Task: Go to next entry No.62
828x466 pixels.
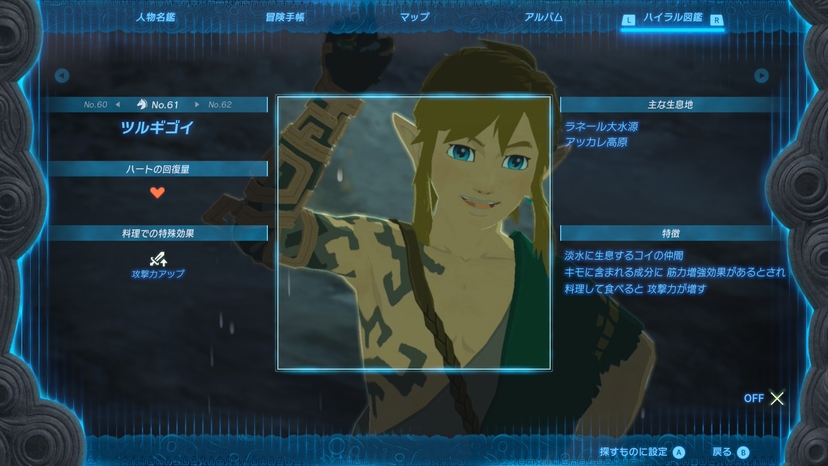Action: coord(213,104)
